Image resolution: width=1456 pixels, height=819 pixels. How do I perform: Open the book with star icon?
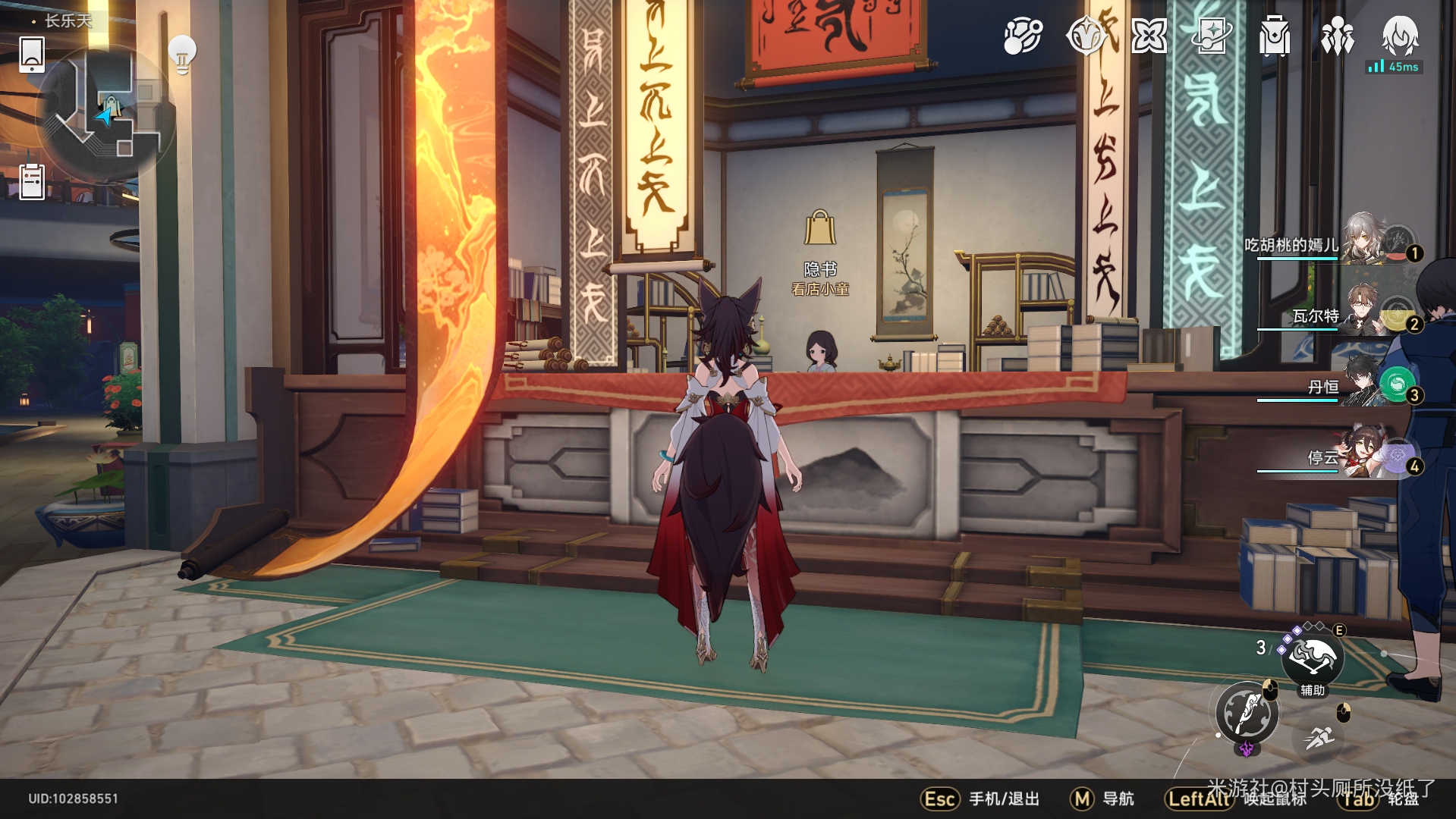(x=1212, y=36)
